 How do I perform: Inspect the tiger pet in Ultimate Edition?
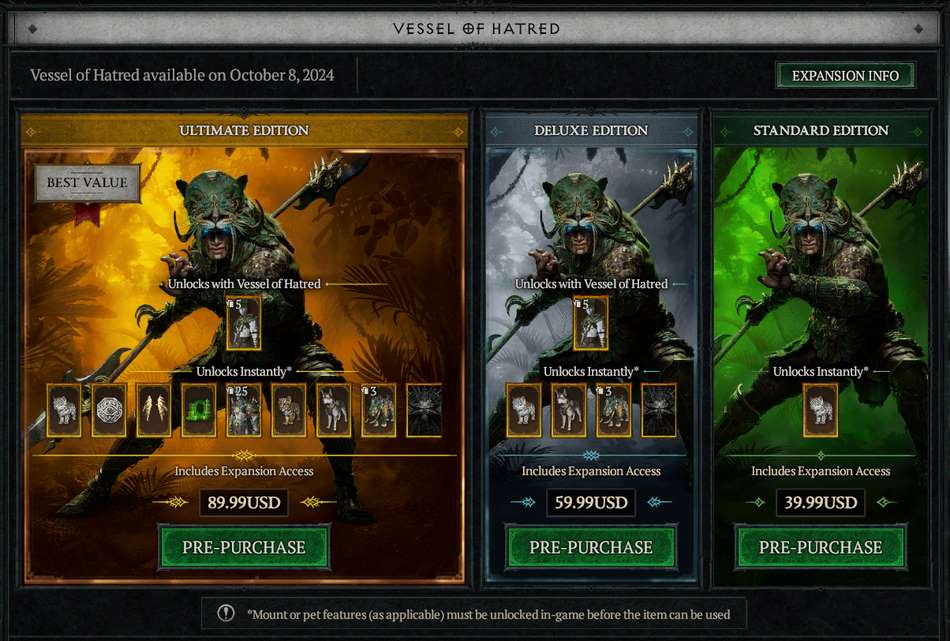click(289, 410)
